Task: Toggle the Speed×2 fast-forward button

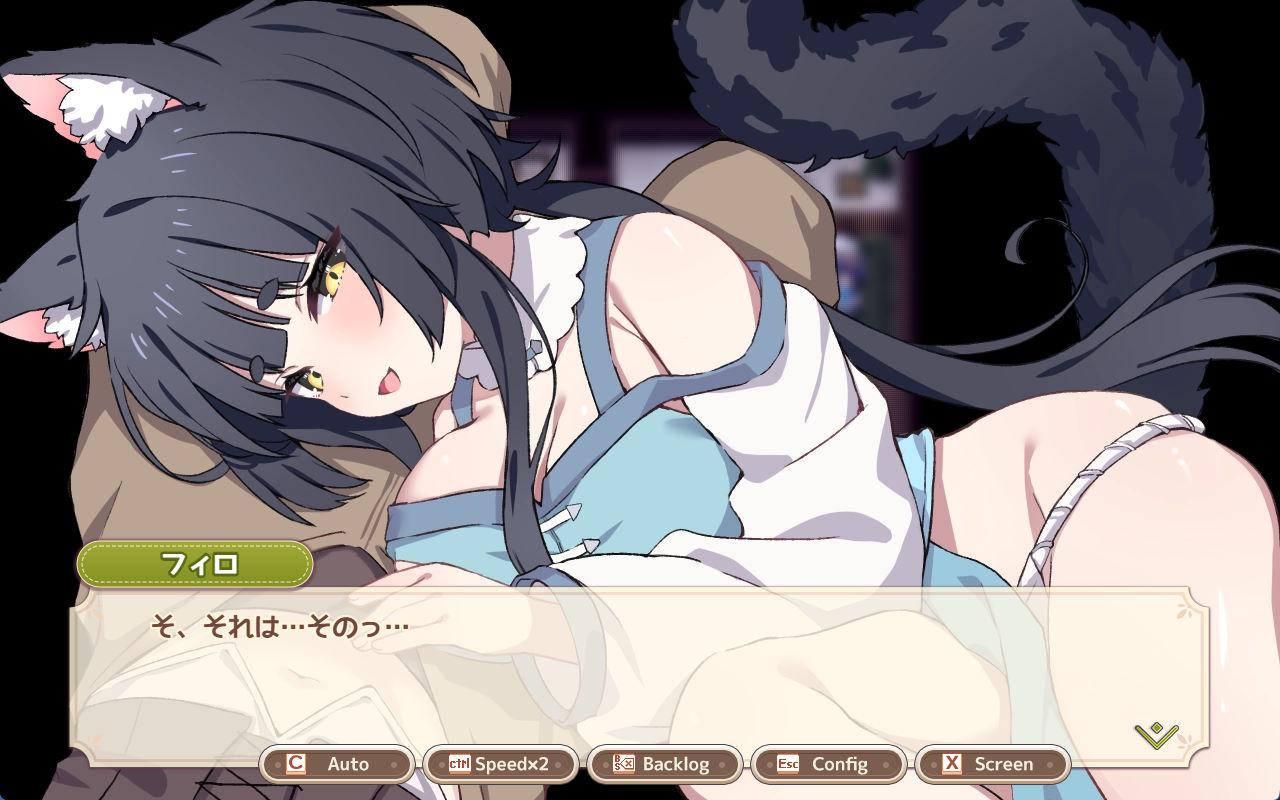Action: 500,764
